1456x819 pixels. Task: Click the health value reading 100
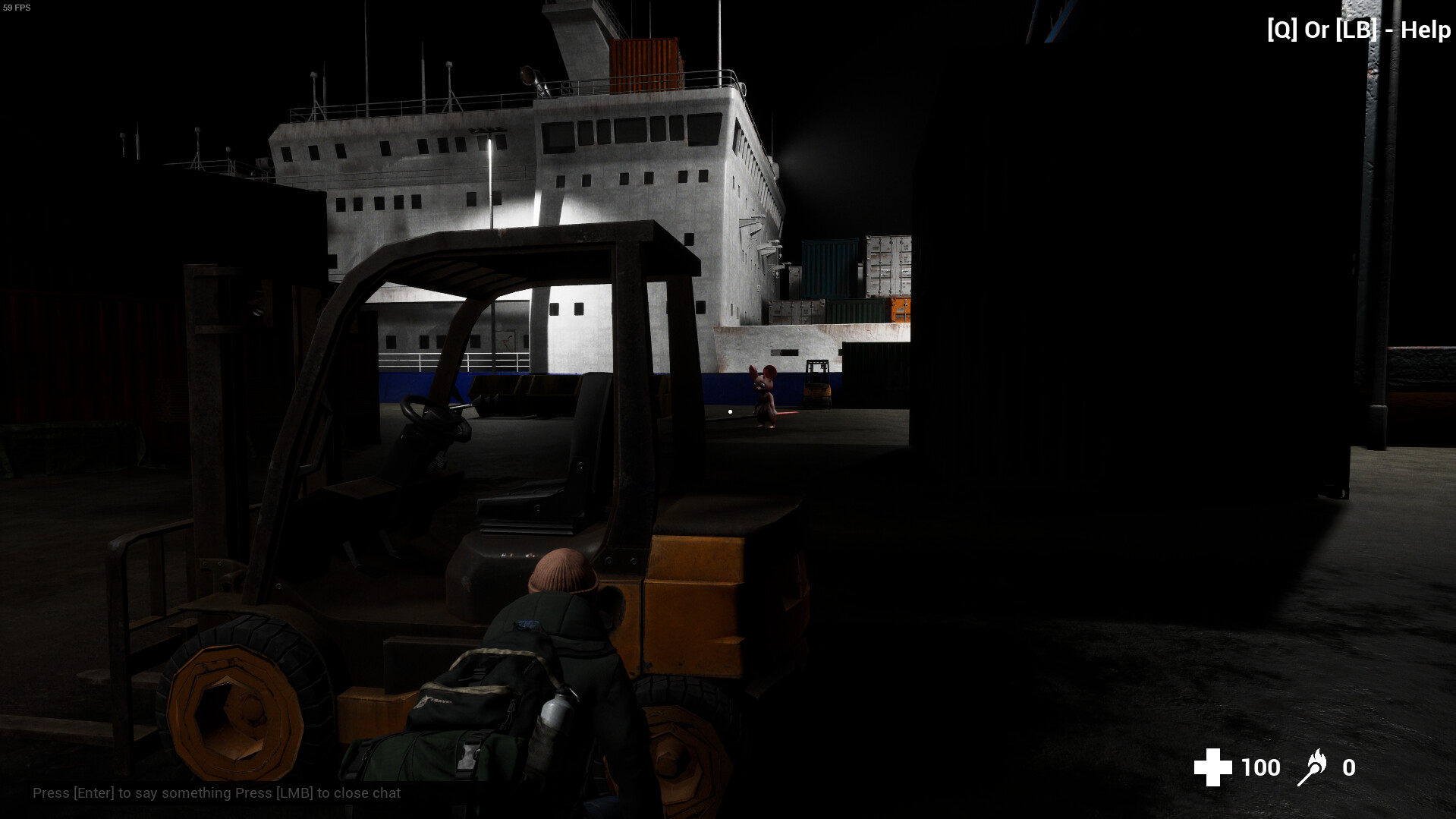(x=1261, y=767)
